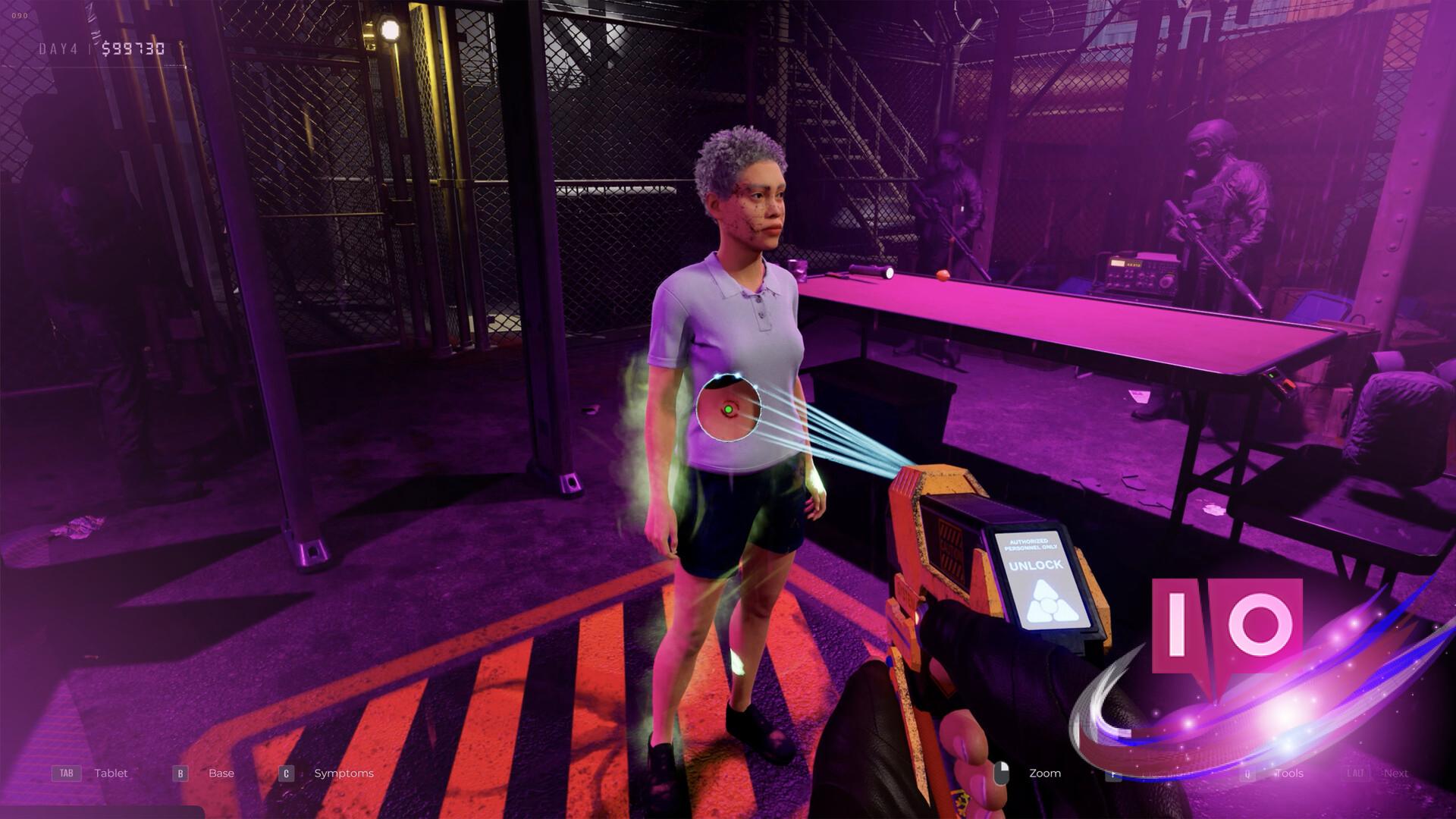The image size is (1456, 819).
Task: Click the ALT key prompt beside Next
Action: coord(1355,773)
